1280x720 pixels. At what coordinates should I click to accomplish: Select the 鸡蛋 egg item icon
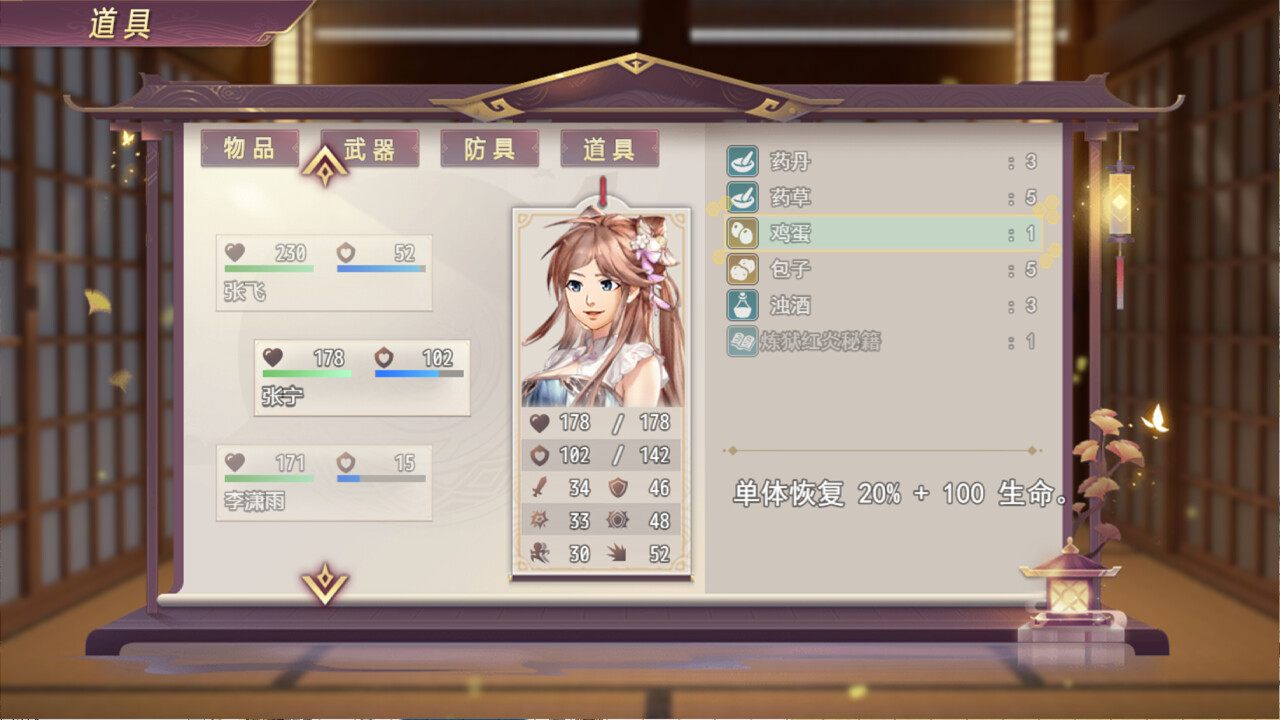(x=741, y=233)
